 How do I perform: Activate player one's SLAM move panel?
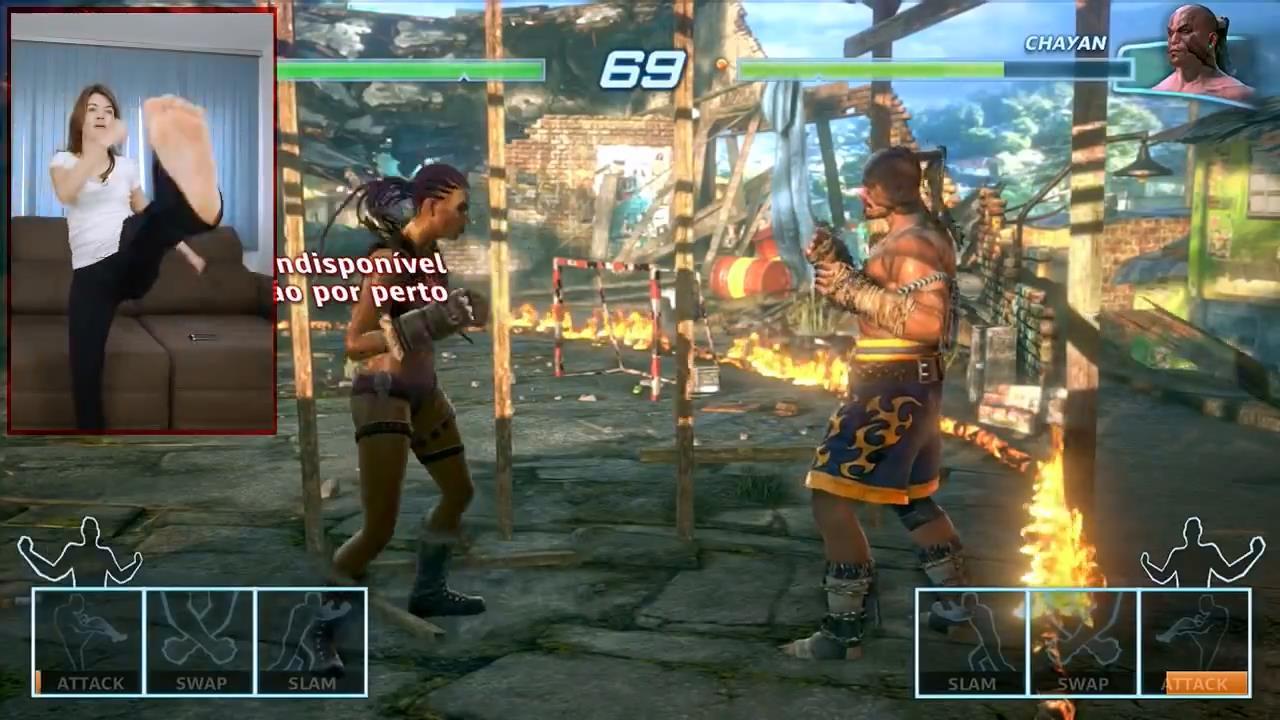coord(311,642)
